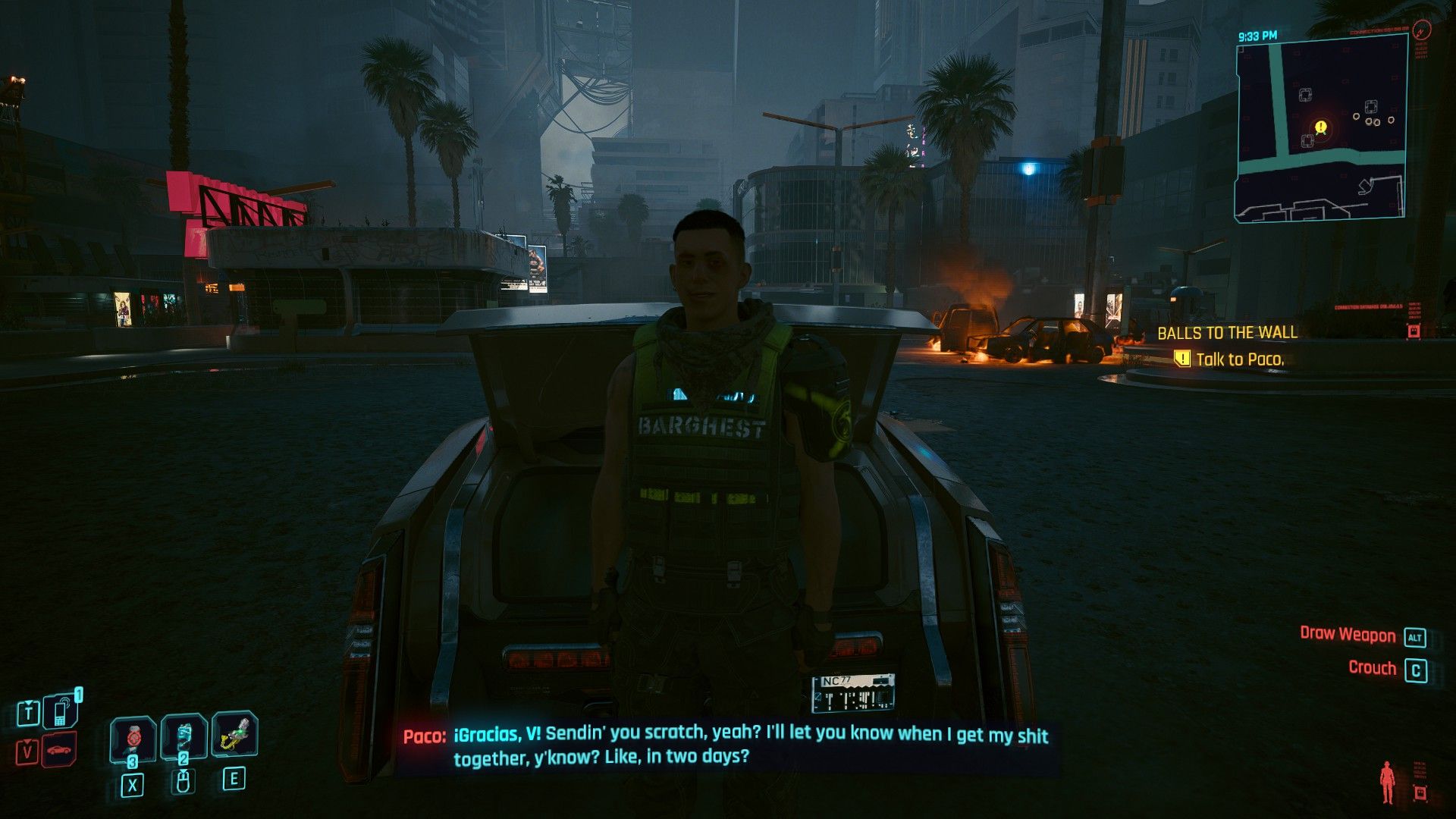Click Paco's name in the dialogue box

coord(422,734)
